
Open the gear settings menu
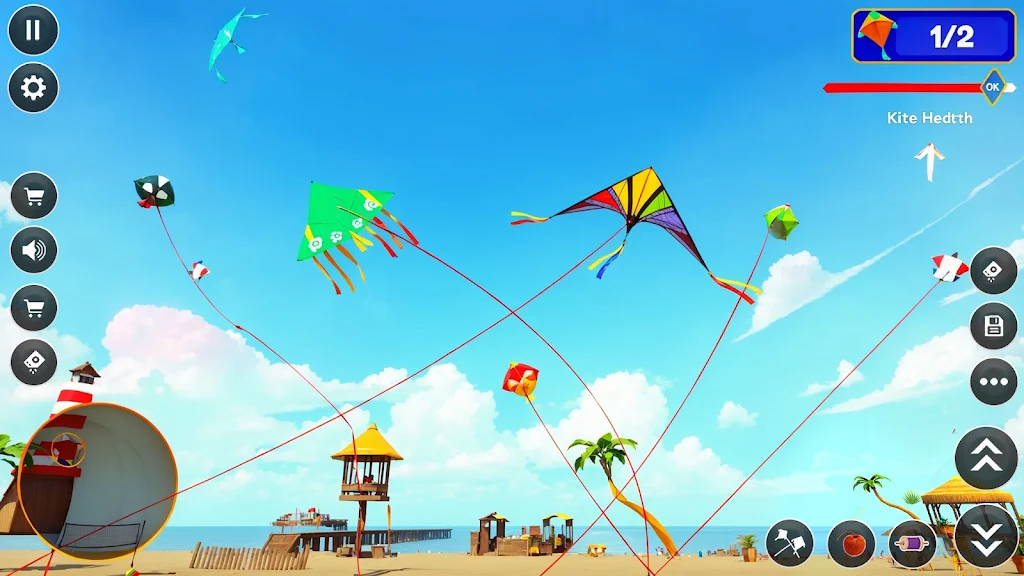coord(33,88)
